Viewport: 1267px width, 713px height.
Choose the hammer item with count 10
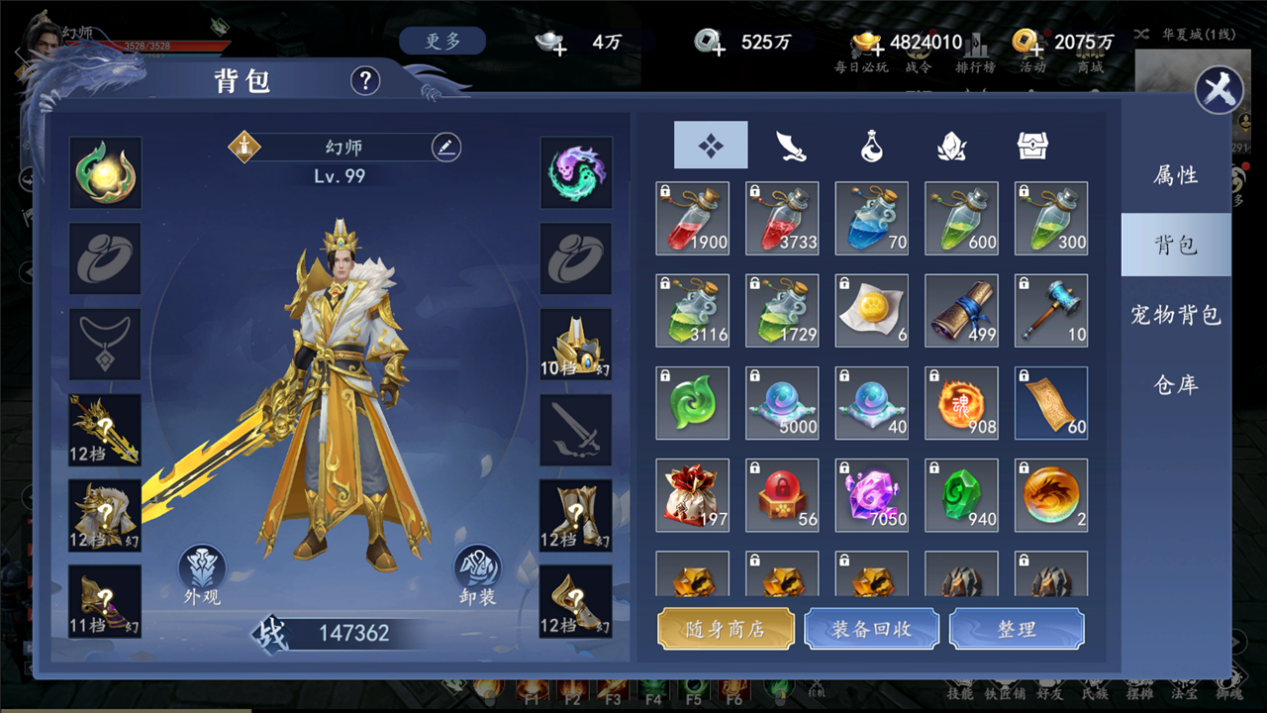point(1051,311)
